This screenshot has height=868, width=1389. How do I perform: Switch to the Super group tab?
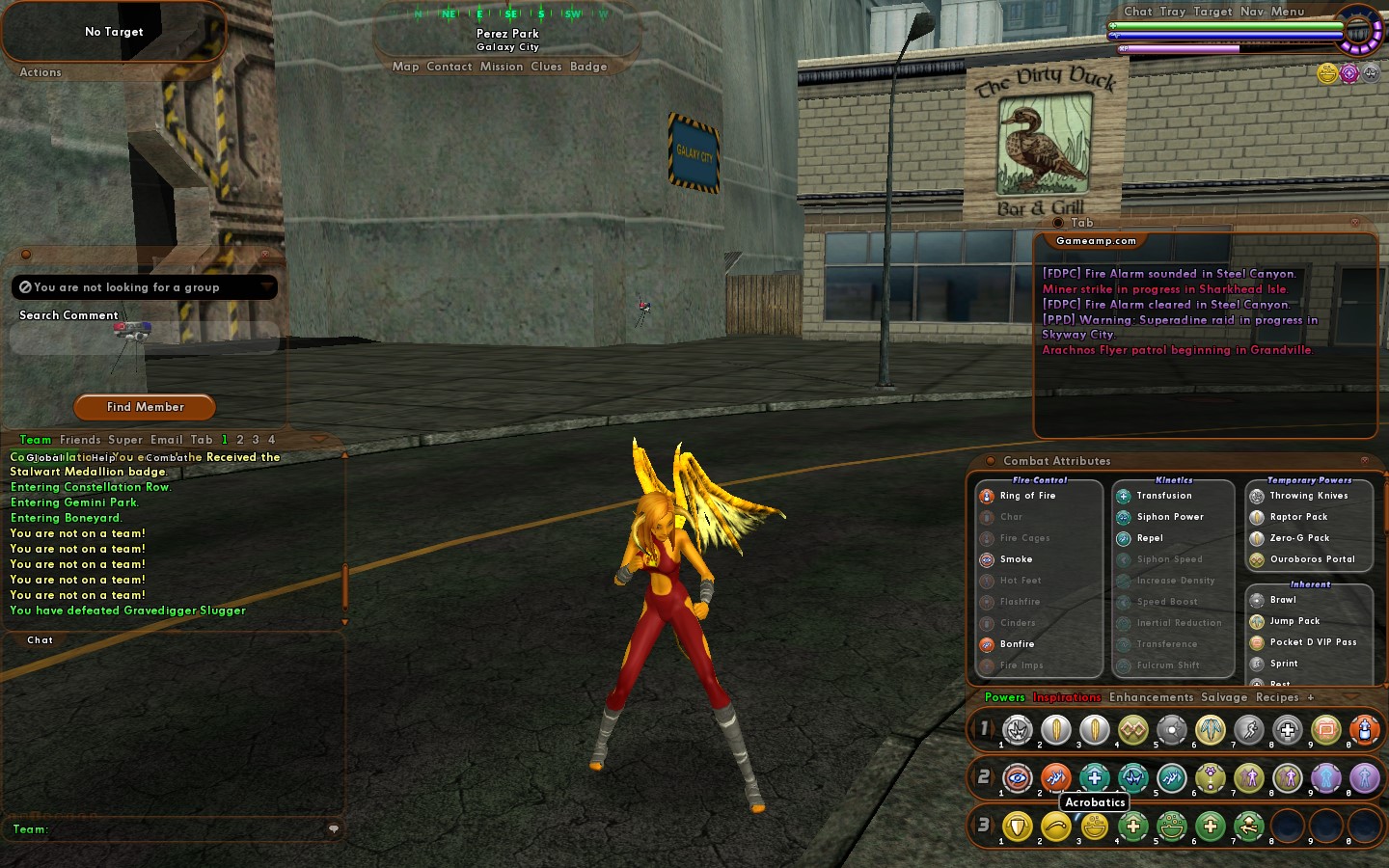click(125, 440)
